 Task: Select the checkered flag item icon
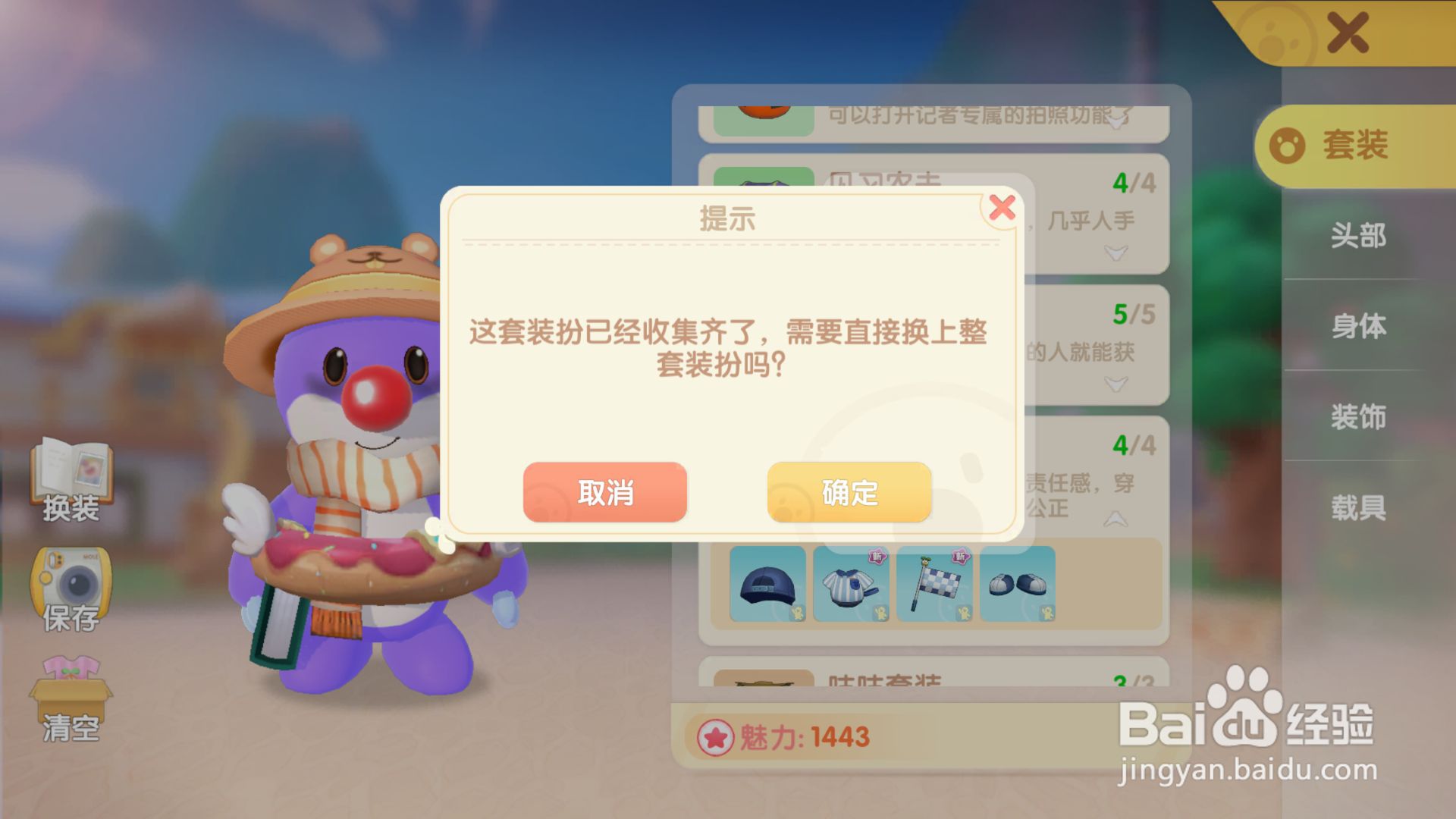[934, 585]
